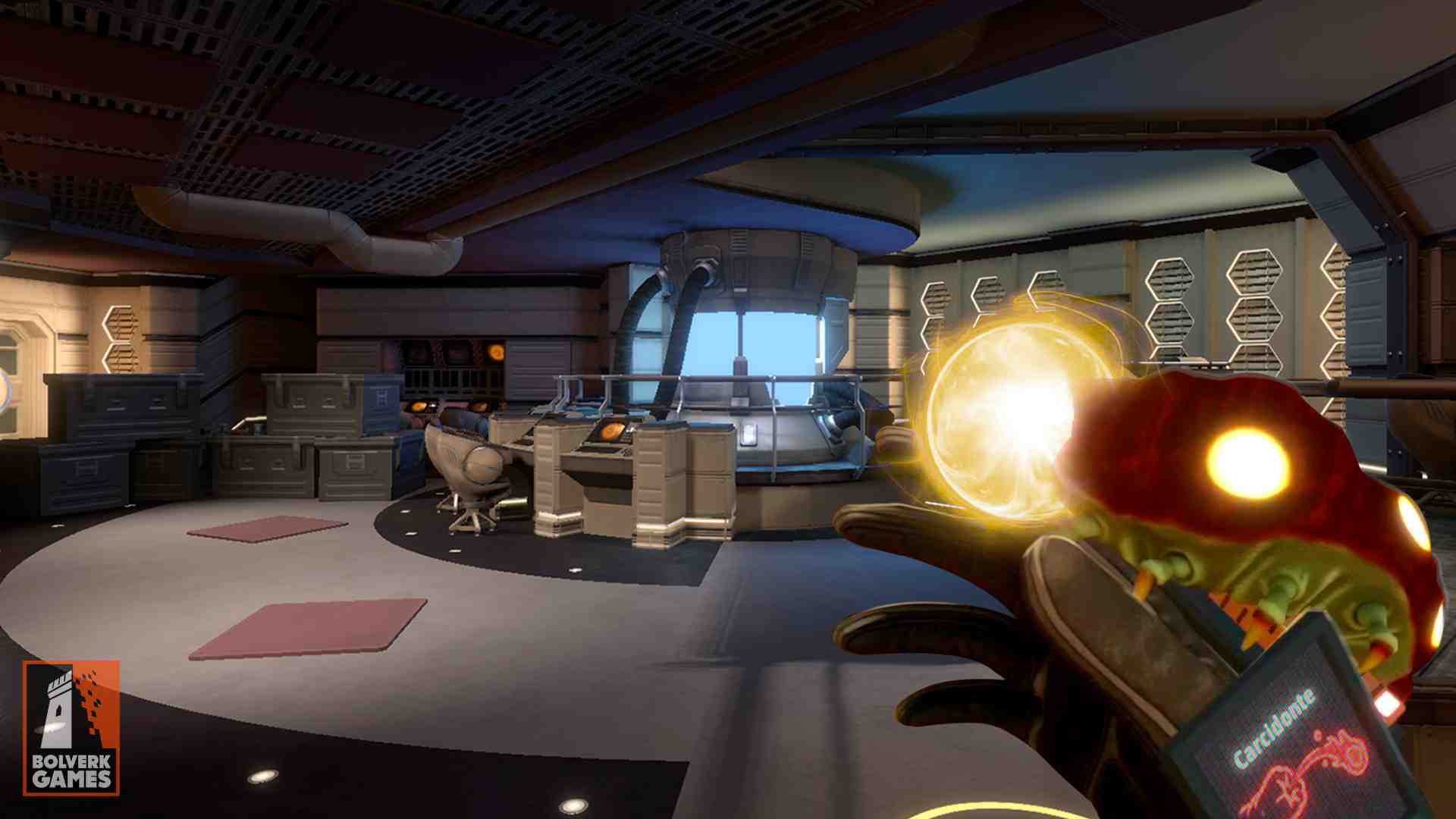
Task: Click the Bolverk Games logo
Action: 71,728
